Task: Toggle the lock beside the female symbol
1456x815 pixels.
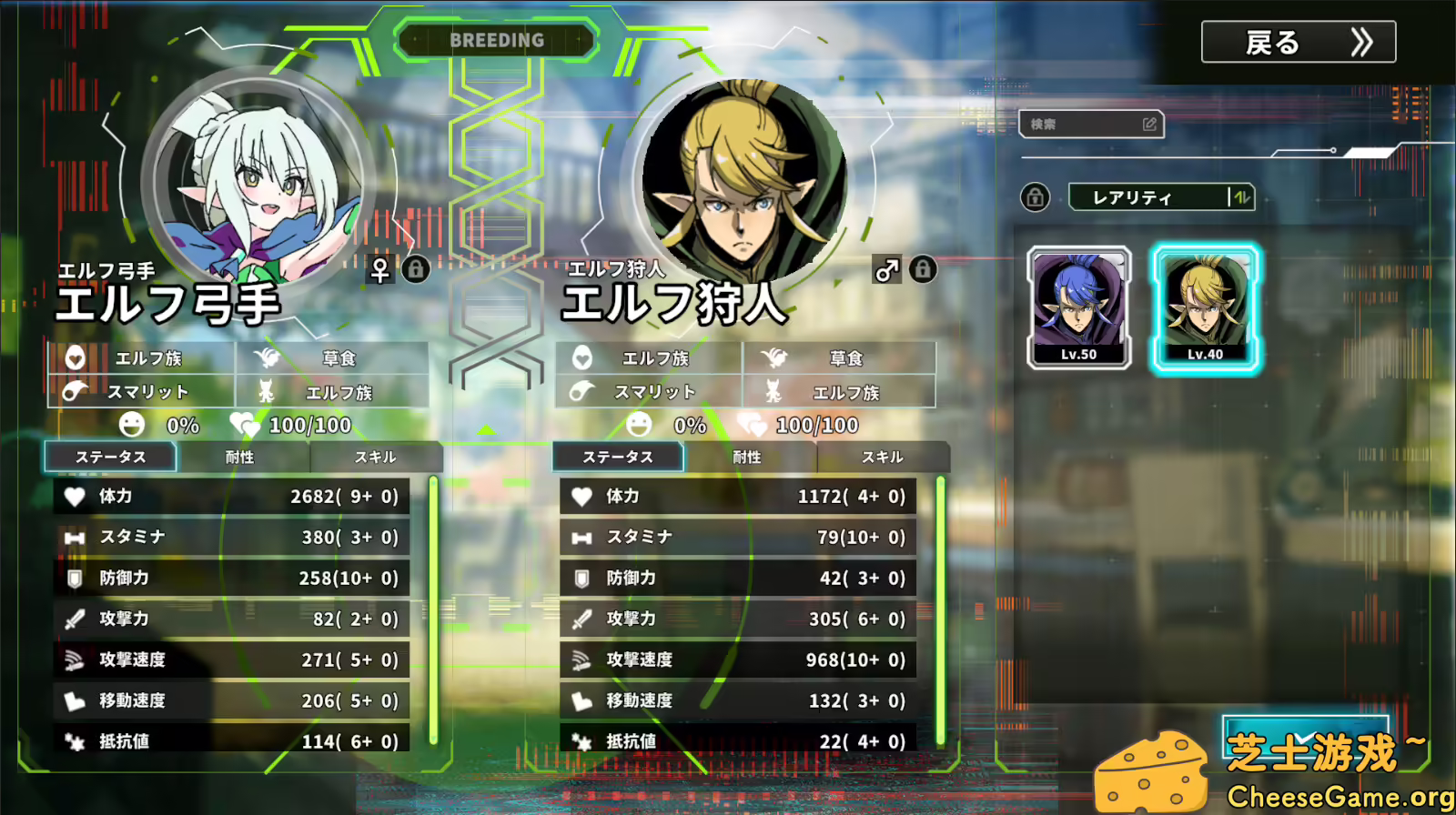Action: pos(417,270)
